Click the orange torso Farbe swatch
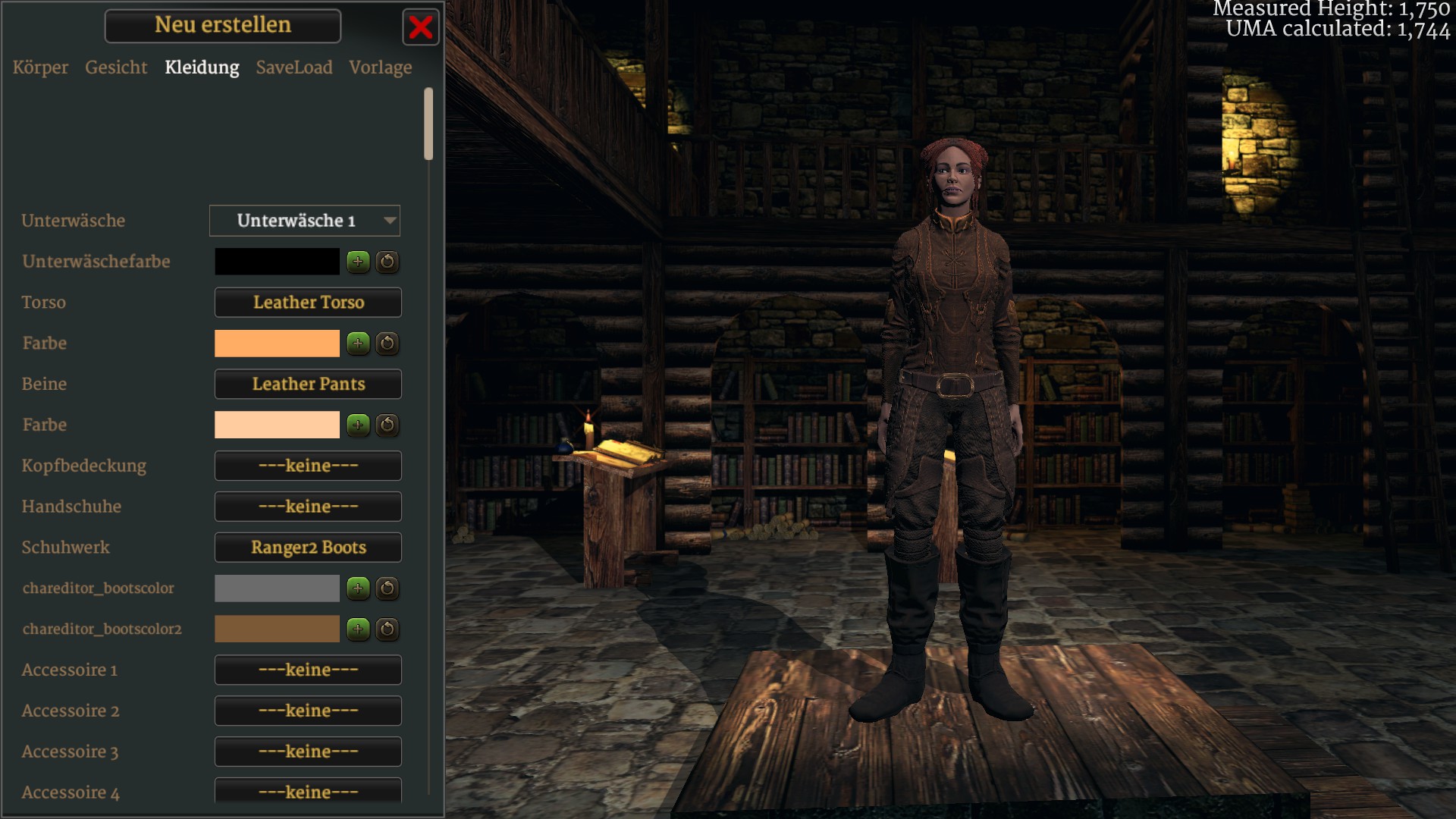The image size is (1456, 819). click(277, 344)
